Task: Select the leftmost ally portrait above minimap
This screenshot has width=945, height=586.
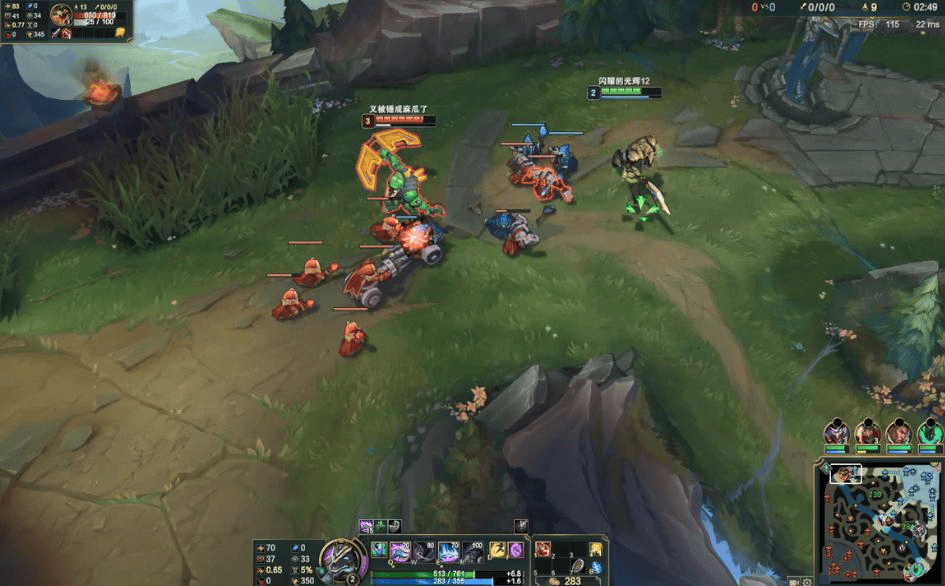Action: click(836, 432)
